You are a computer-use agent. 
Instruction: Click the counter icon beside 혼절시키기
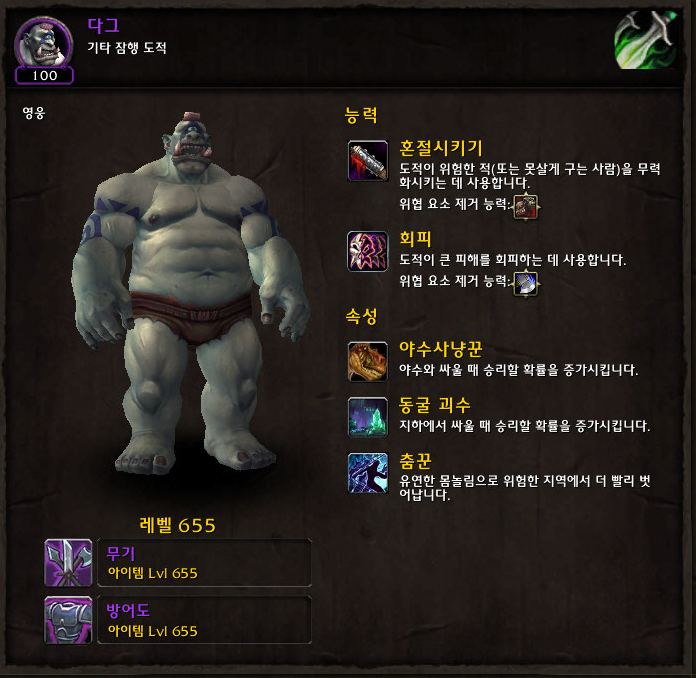pos(525,206)
